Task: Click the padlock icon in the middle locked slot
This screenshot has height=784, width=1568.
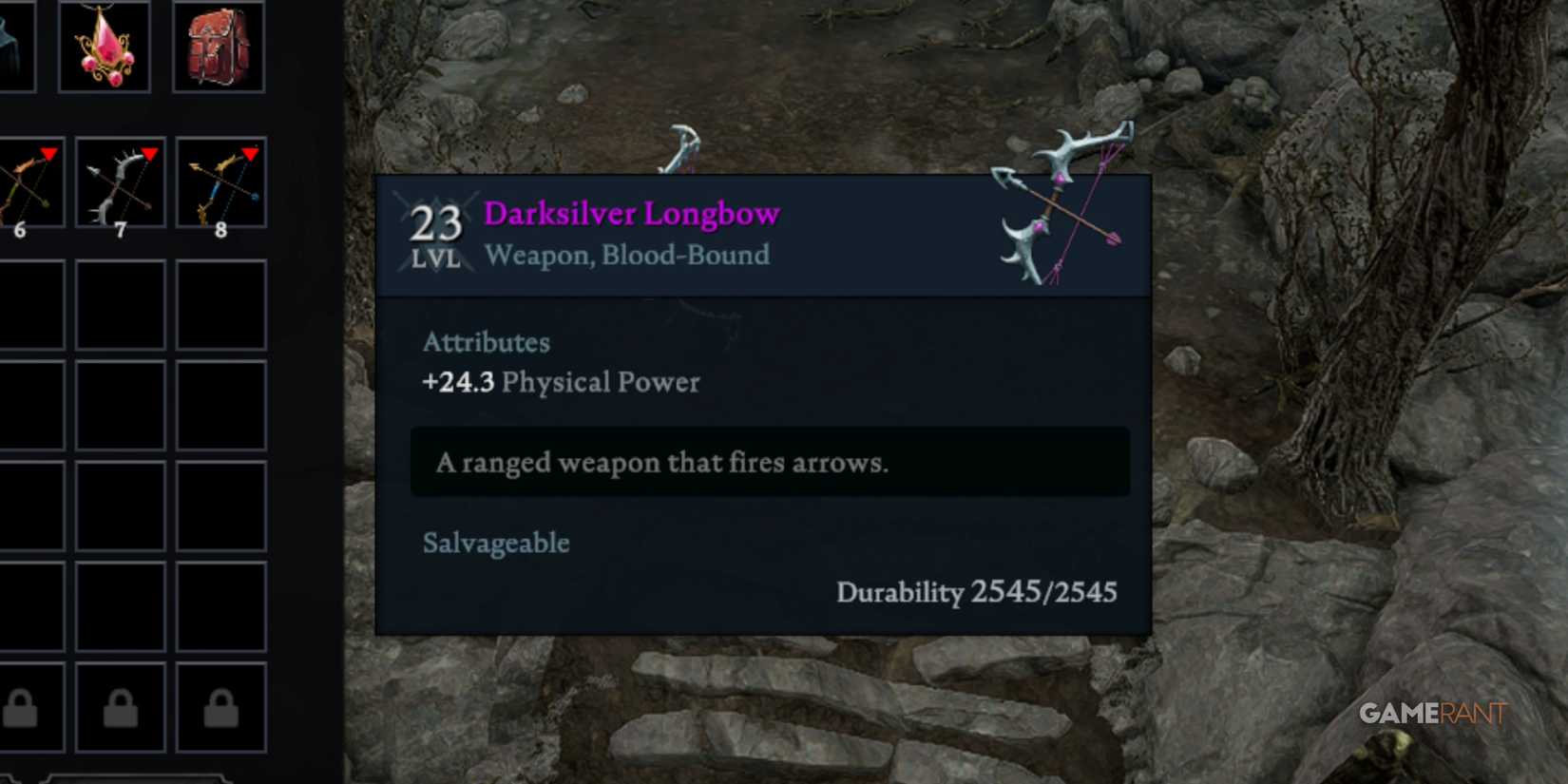Action: click(120, 707)
